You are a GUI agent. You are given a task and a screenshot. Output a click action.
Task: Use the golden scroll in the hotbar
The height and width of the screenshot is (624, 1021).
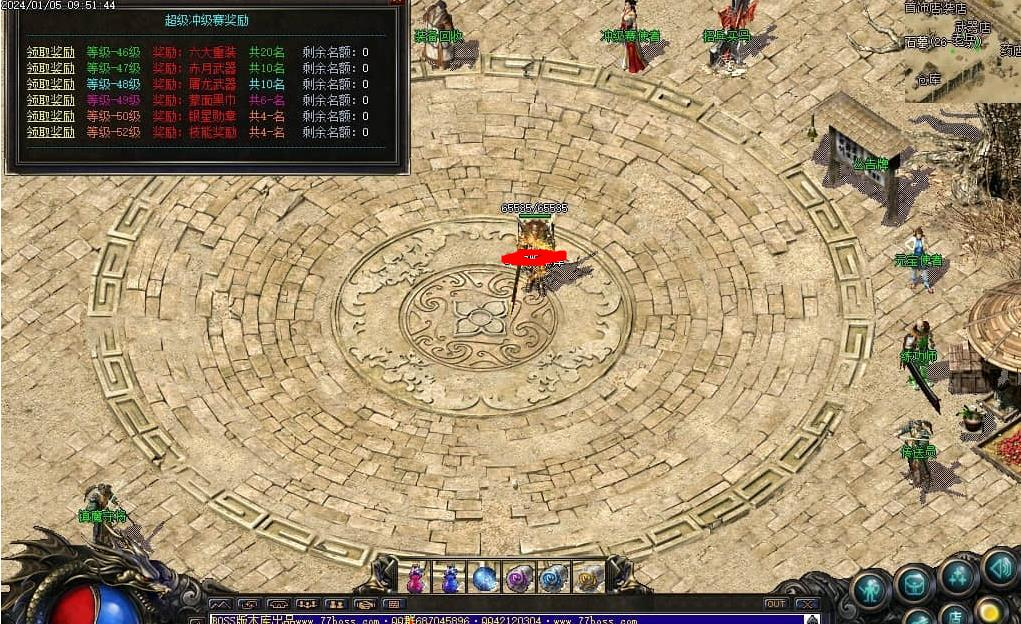click(x=588, y=578)
